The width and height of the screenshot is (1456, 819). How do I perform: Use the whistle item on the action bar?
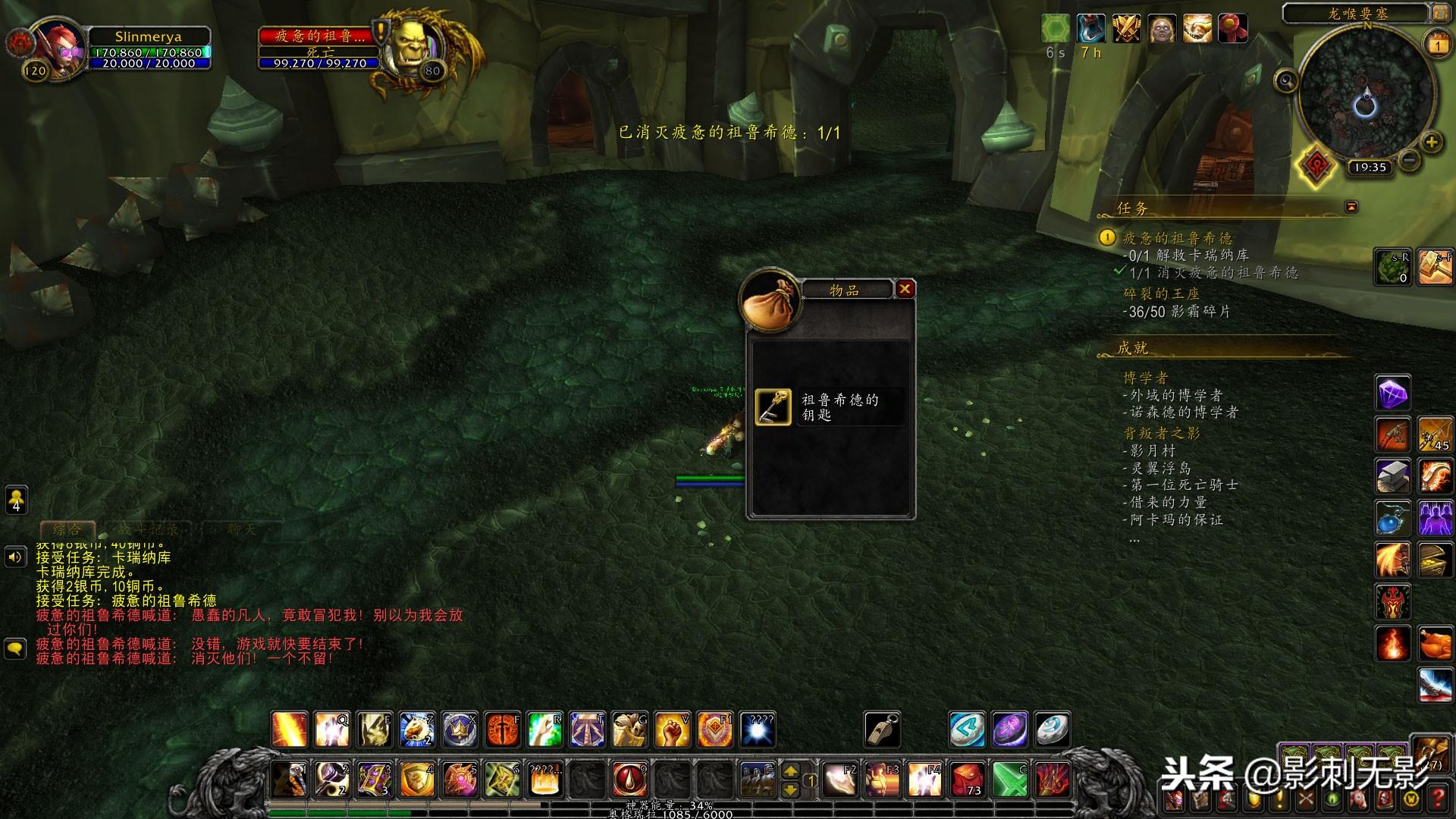tap(882, 730)
